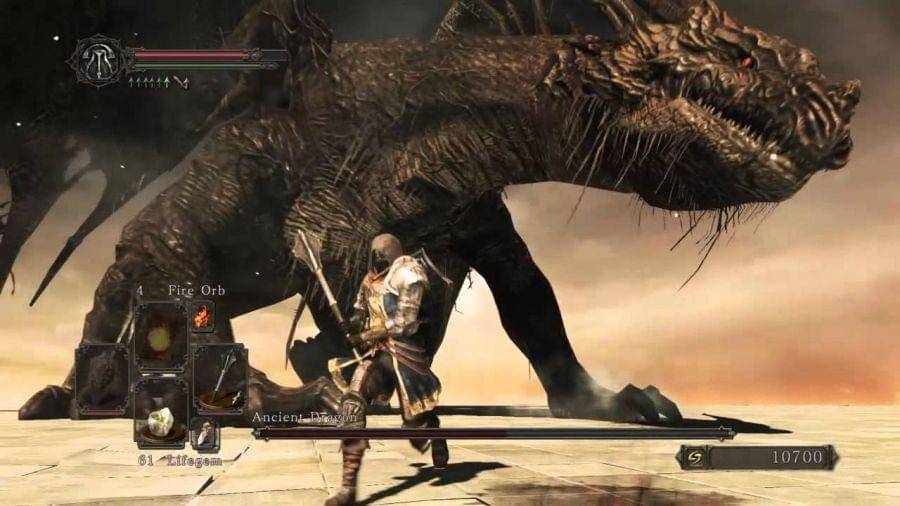Viewport: 900px width, 506px height.
Task: Click the small flame next-spell icon
Action: click(202, 316)
